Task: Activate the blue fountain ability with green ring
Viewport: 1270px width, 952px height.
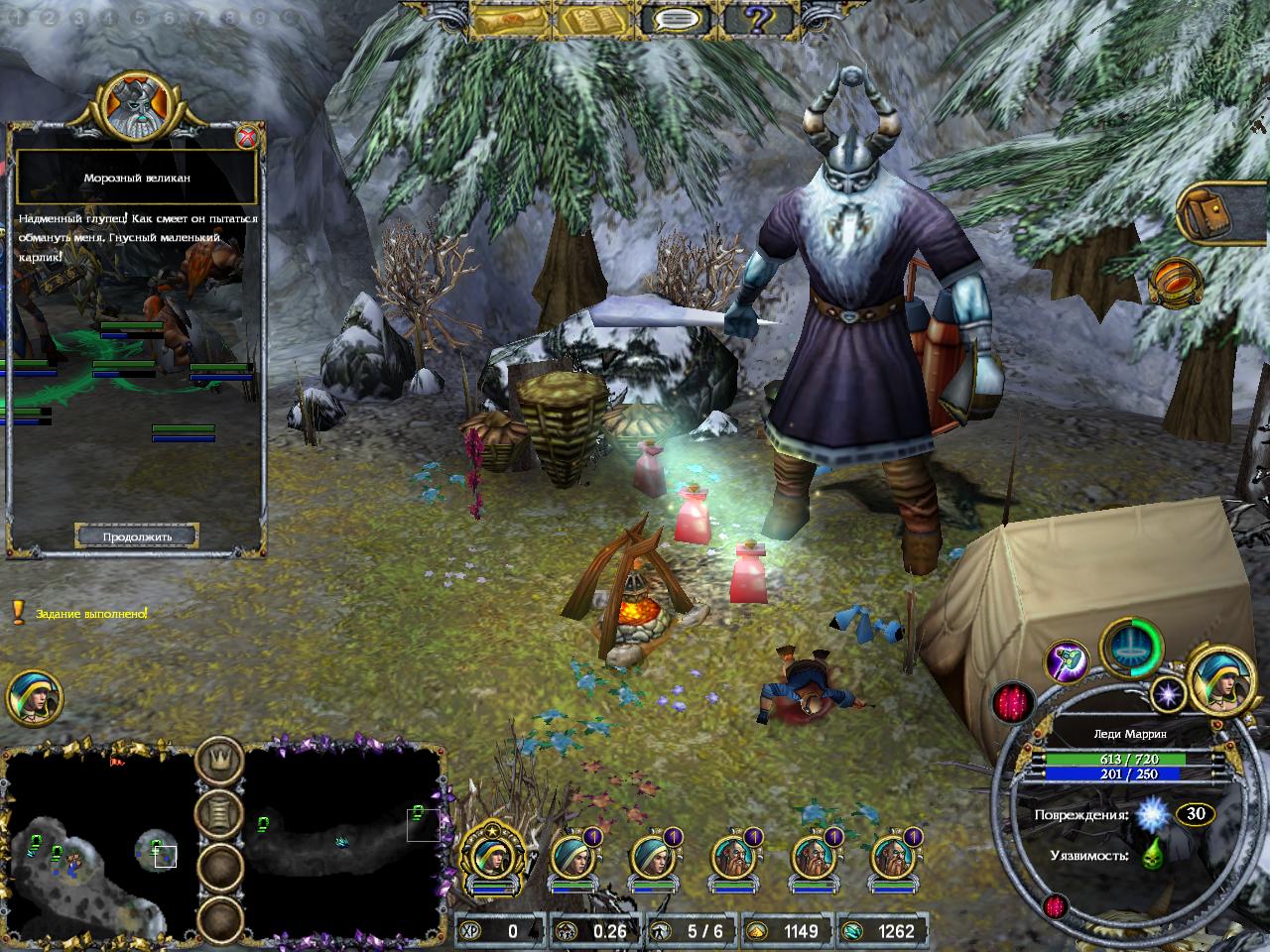Action: click(x=1132, y=648)
